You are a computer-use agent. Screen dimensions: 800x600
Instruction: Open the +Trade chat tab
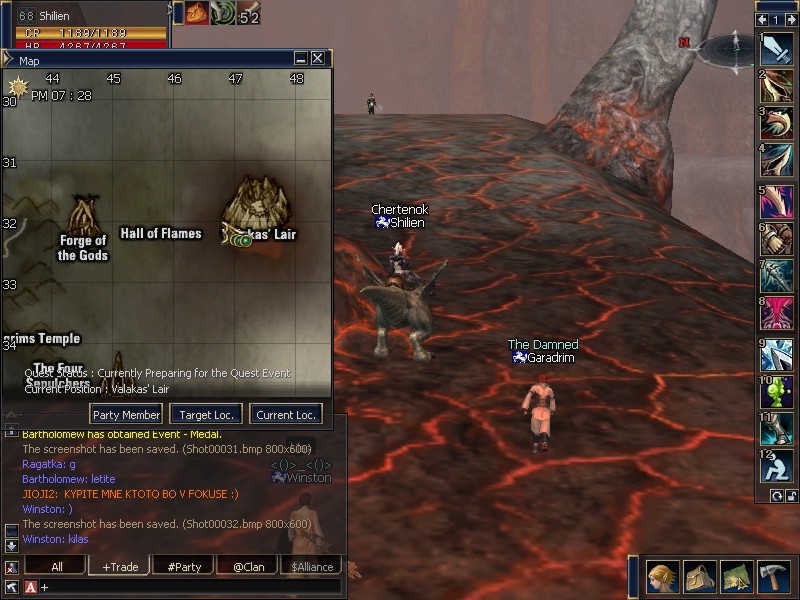pos(120,567)
